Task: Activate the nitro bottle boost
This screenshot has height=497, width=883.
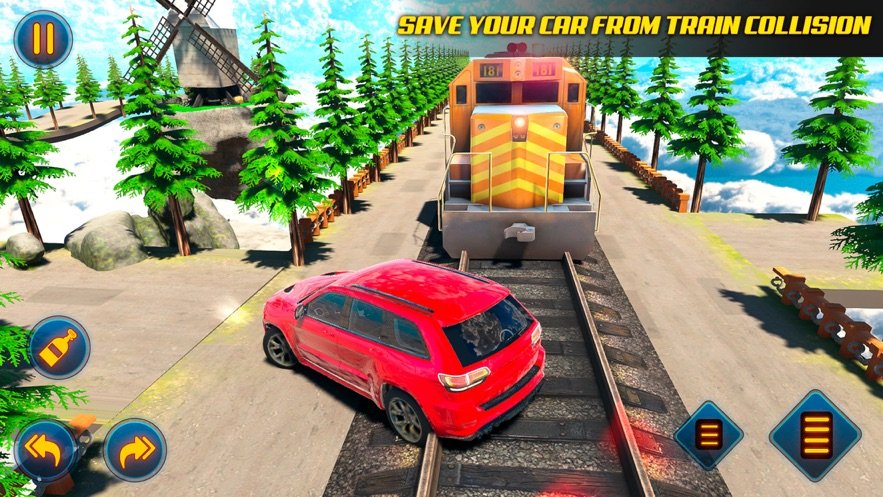Action: pos(59,347)
